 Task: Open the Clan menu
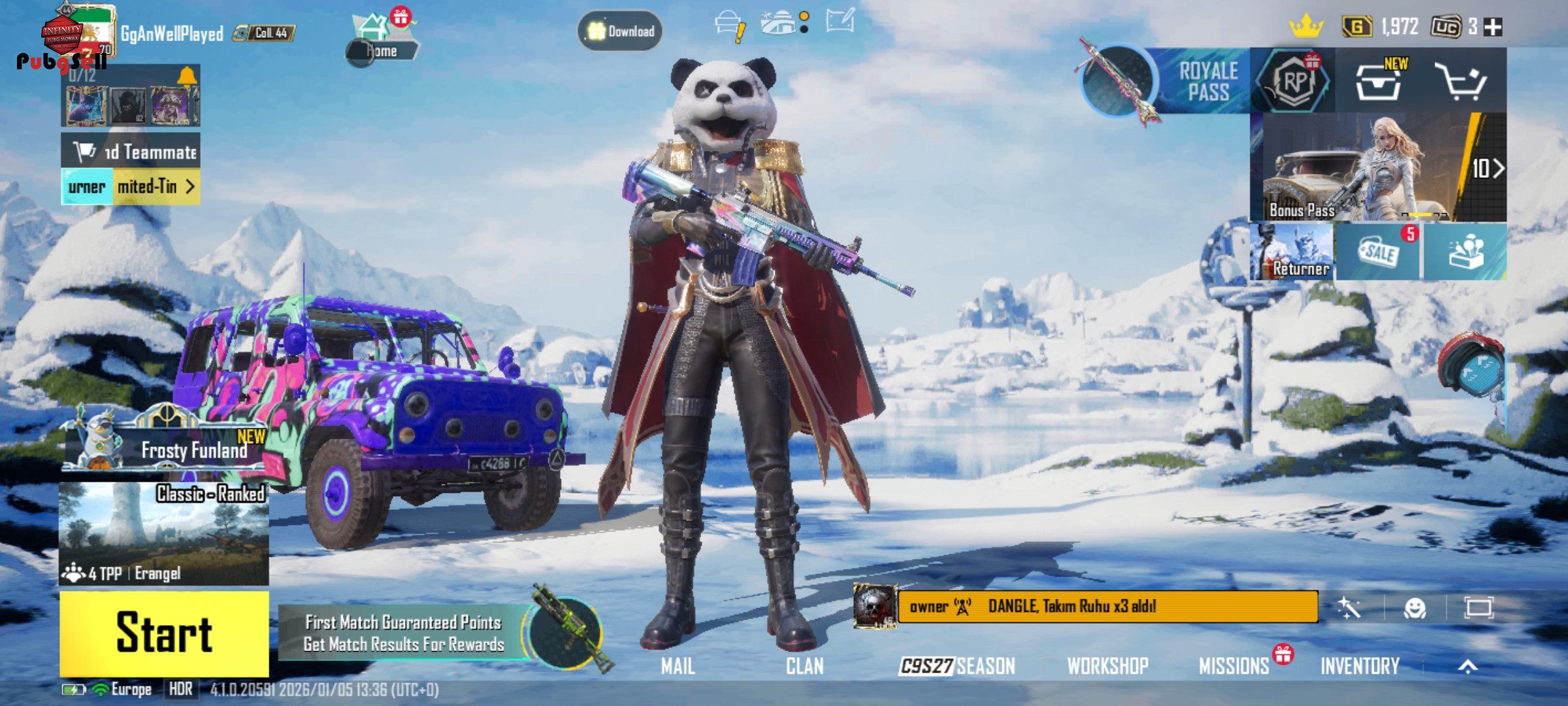[x=804, y=666]
